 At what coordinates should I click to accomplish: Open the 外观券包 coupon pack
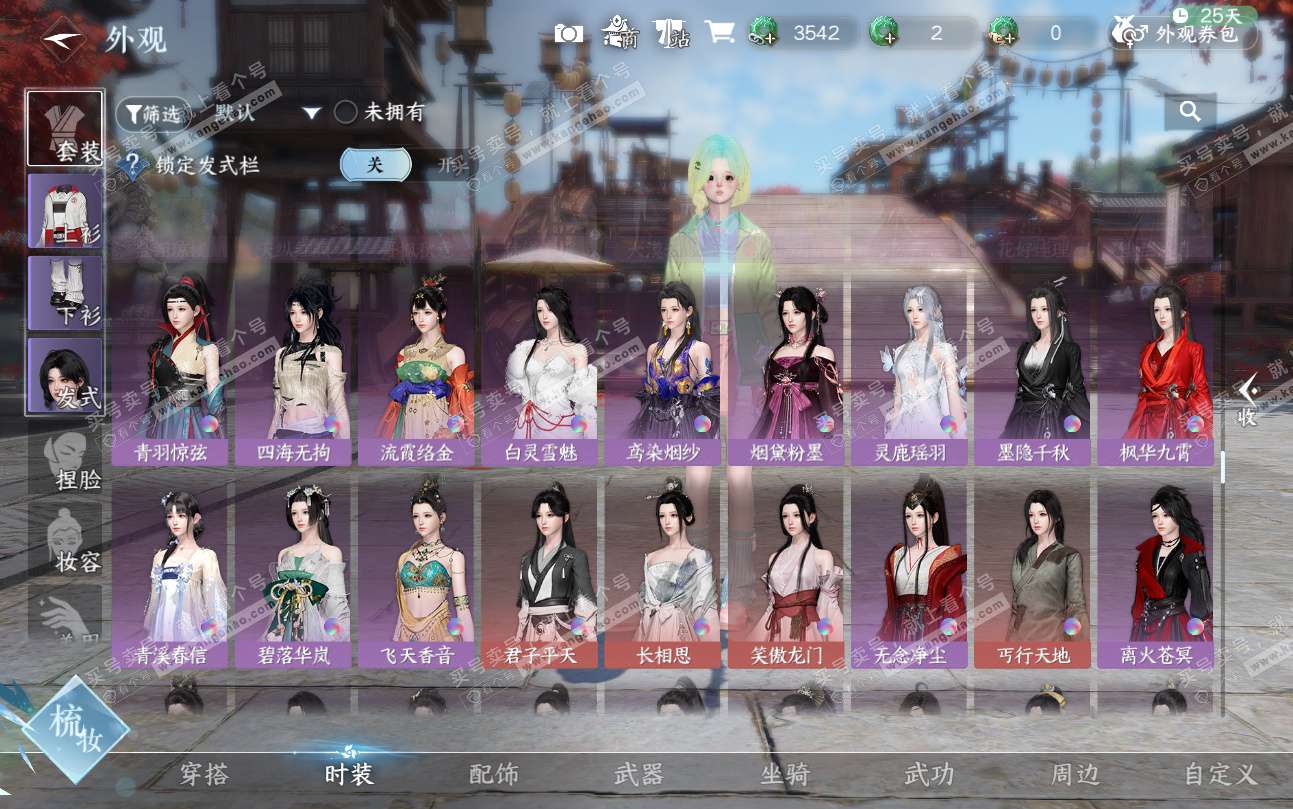(1183, 33)
